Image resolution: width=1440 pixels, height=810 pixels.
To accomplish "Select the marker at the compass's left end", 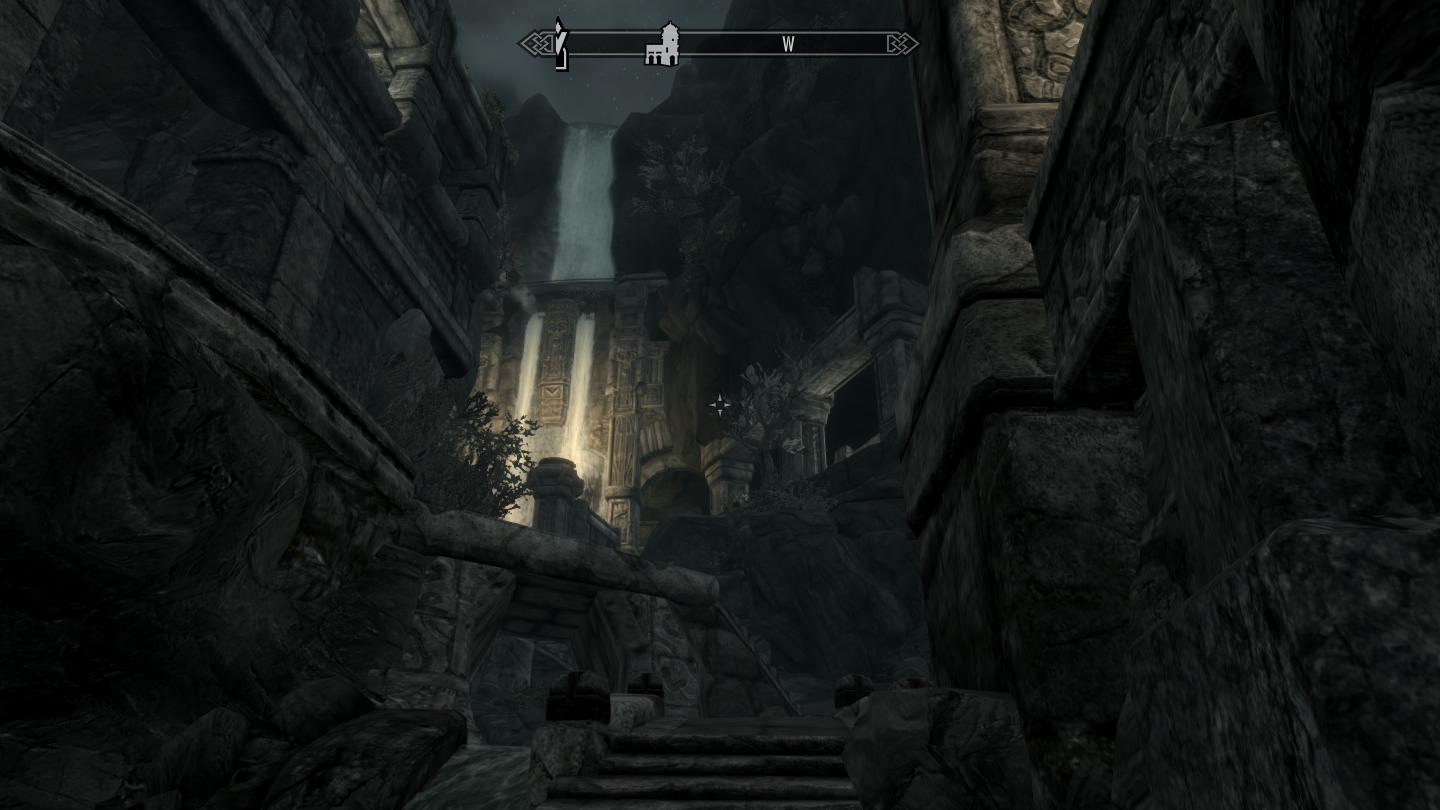I will [561, 45].
